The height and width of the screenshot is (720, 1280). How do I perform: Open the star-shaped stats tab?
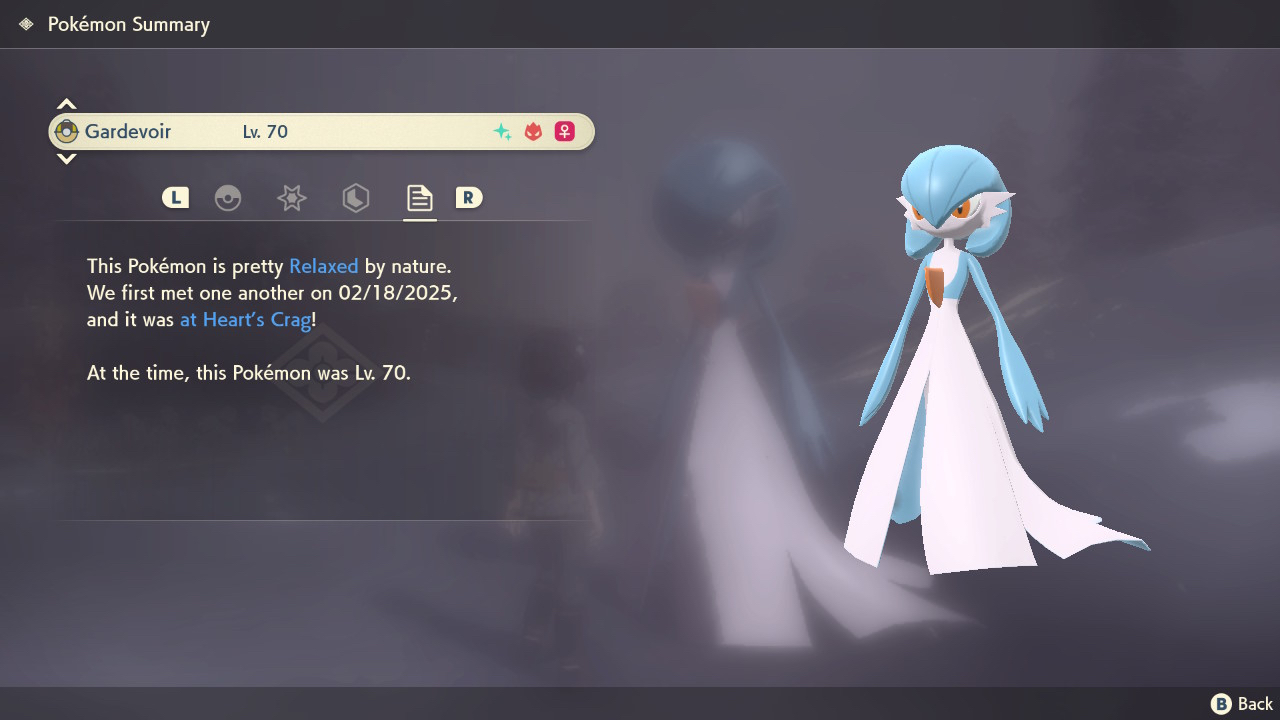(291, 198)
